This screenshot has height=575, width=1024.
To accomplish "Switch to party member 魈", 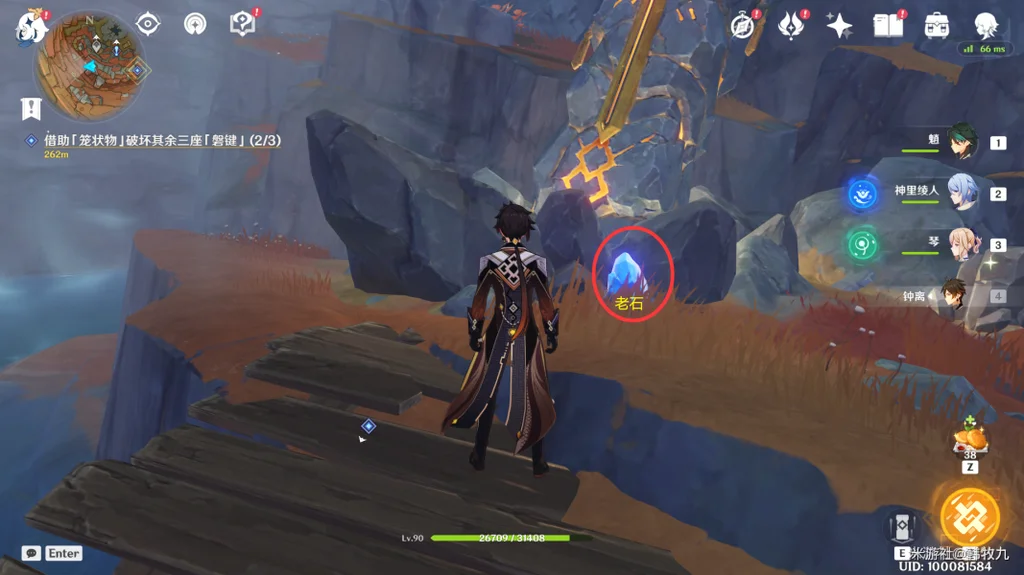I will (962, 141).
